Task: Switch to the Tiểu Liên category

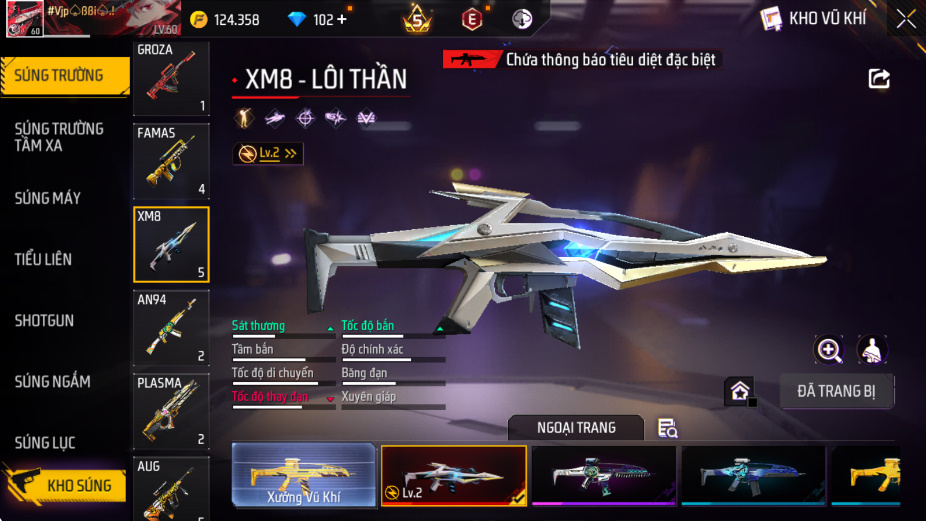Action: (x=43, y=259)
